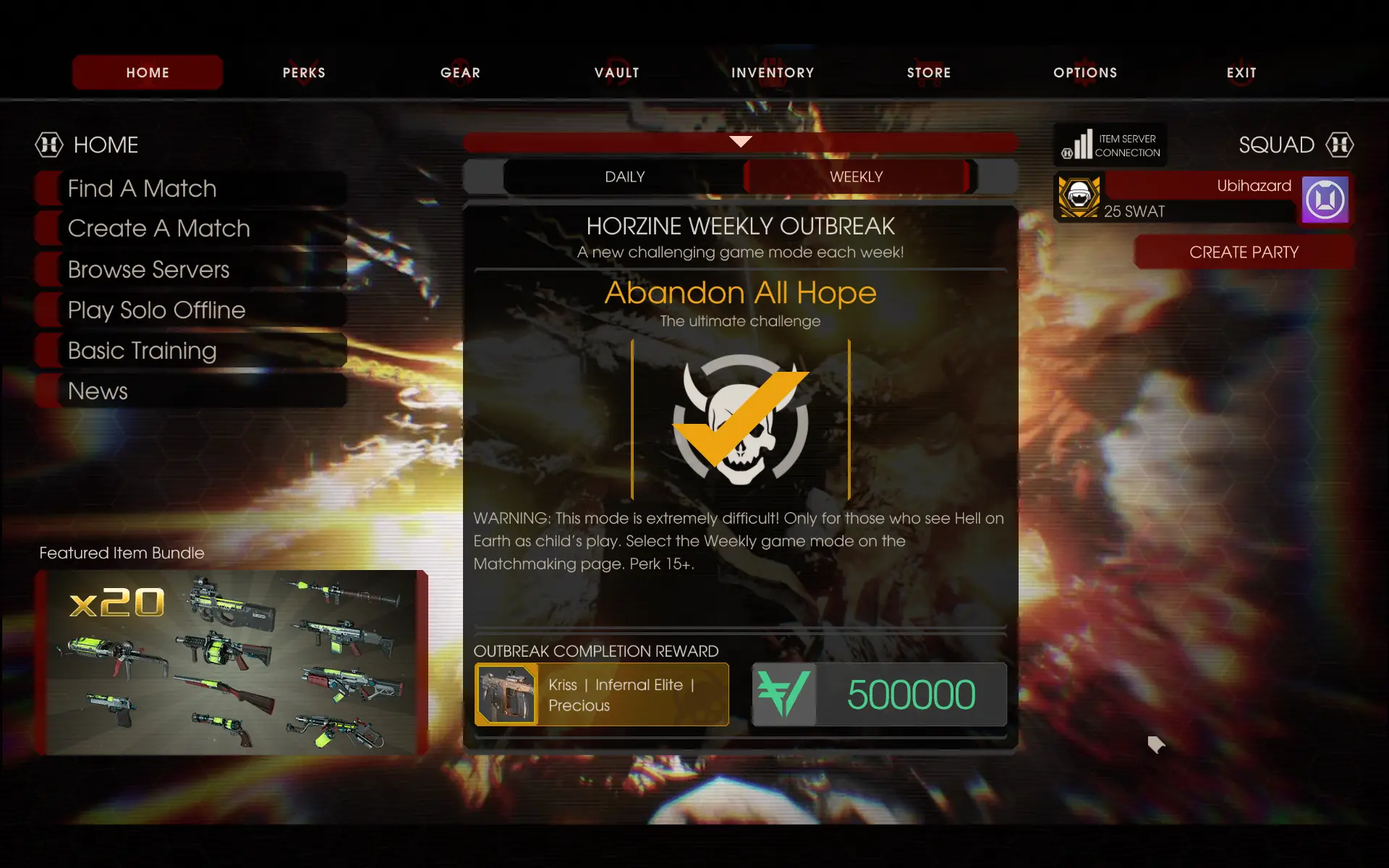Go to the Inventory tab
The width and height of the screenshot is (1389, 868).
(773, 72)
